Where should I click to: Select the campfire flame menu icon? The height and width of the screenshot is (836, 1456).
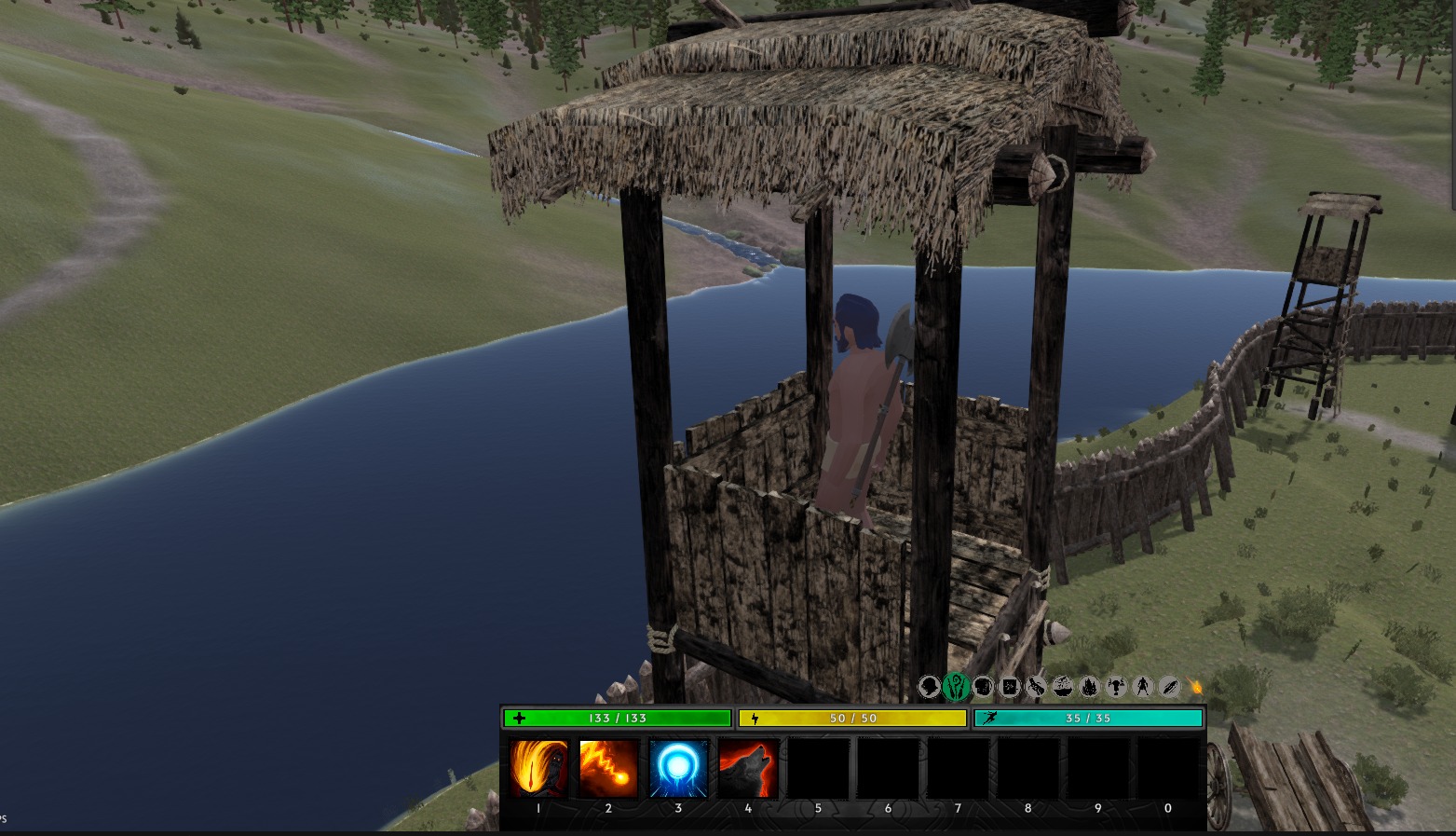(x=1089, y=688)
